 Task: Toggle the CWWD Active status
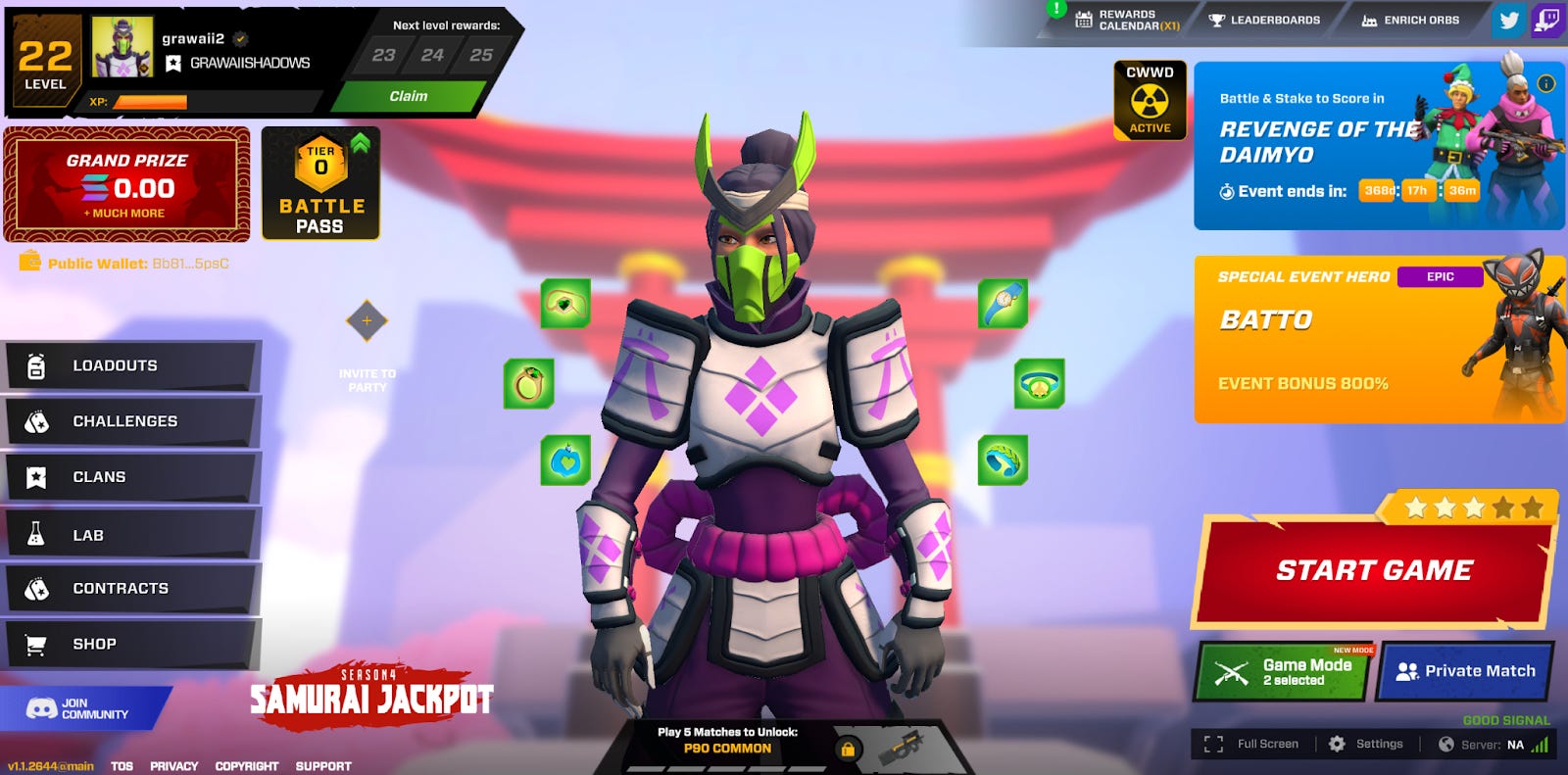1149,99
